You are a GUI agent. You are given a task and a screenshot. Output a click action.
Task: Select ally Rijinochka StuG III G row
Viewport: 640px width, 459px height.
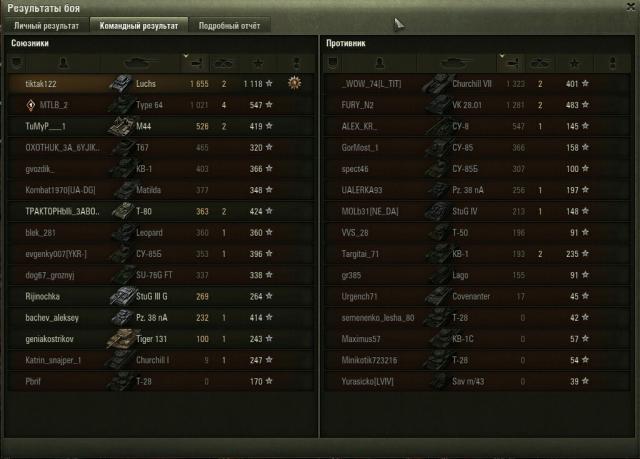(x=150, y=297)
